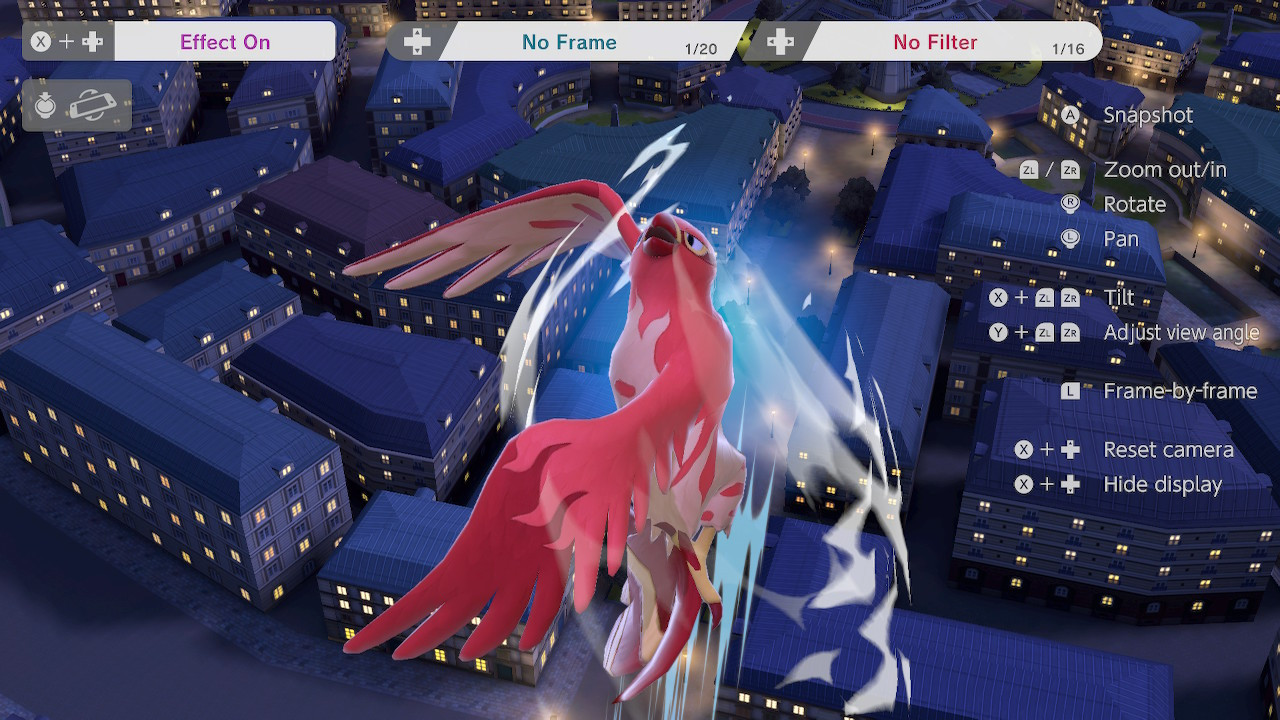The height and width of the screenshot is (720, 1280).
Task: Select the Snapshot A button icon
Action: click(1070, 115)
